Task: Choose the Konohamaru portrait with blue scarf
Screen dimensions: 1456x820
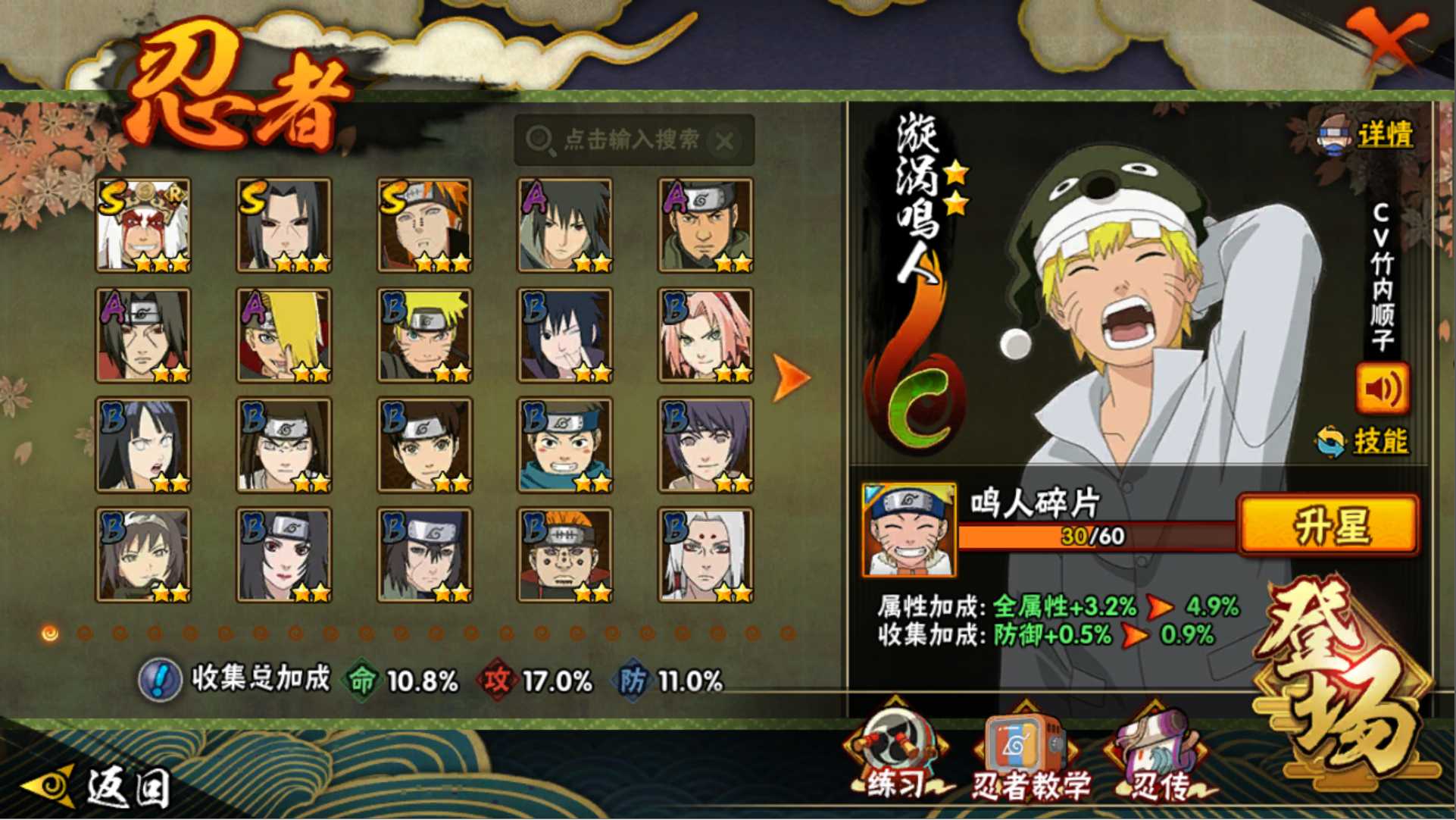Action: tap(565, 445)
